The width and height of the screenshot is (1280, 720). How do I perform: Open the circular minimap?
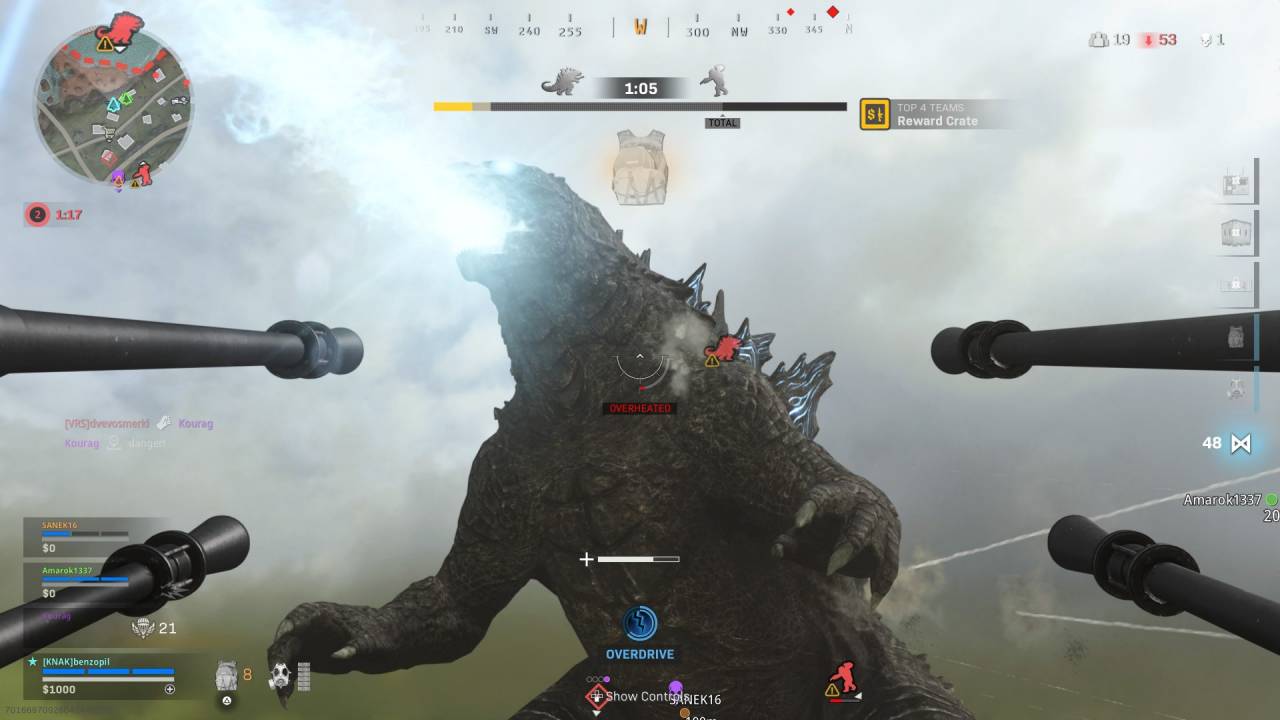point(112,105)
